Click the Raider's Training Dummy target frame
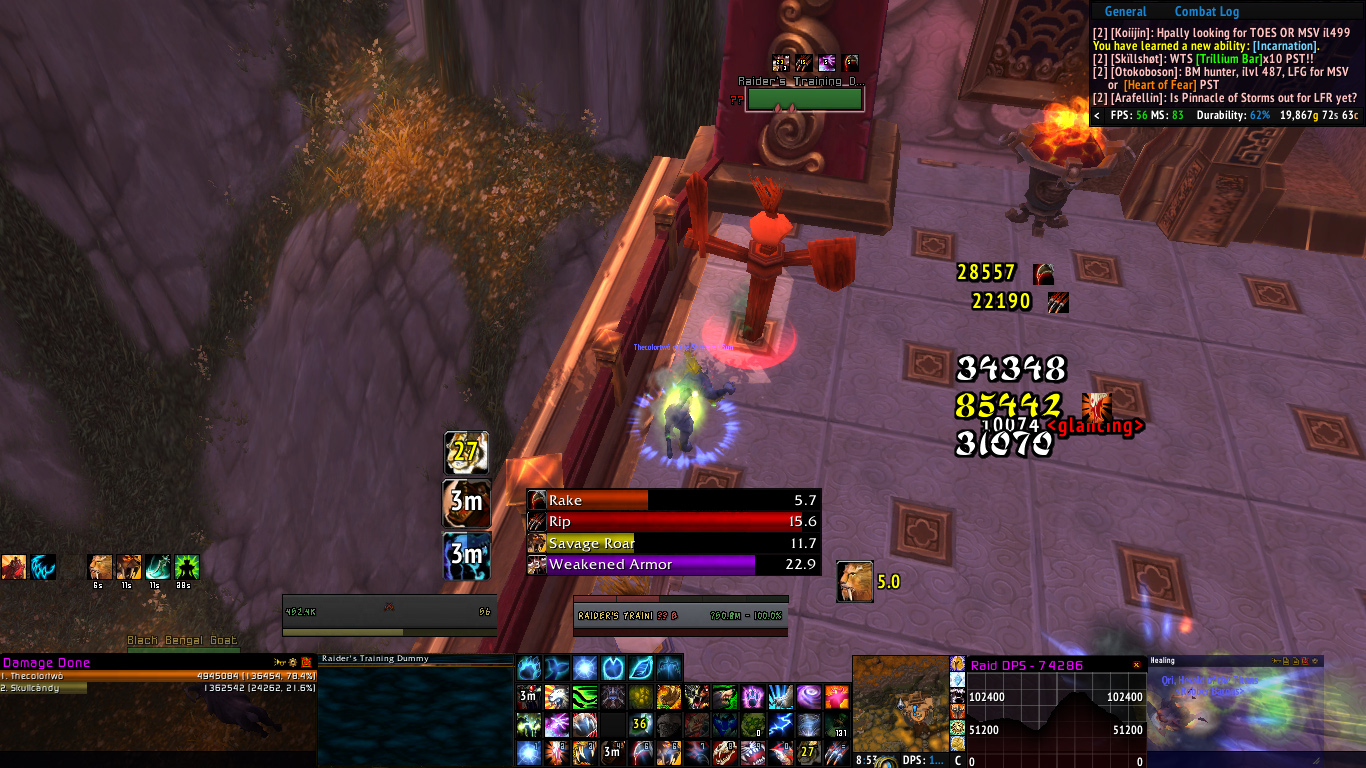The image size is (1366, 768). pyautogui.click(x=680, y=615)
